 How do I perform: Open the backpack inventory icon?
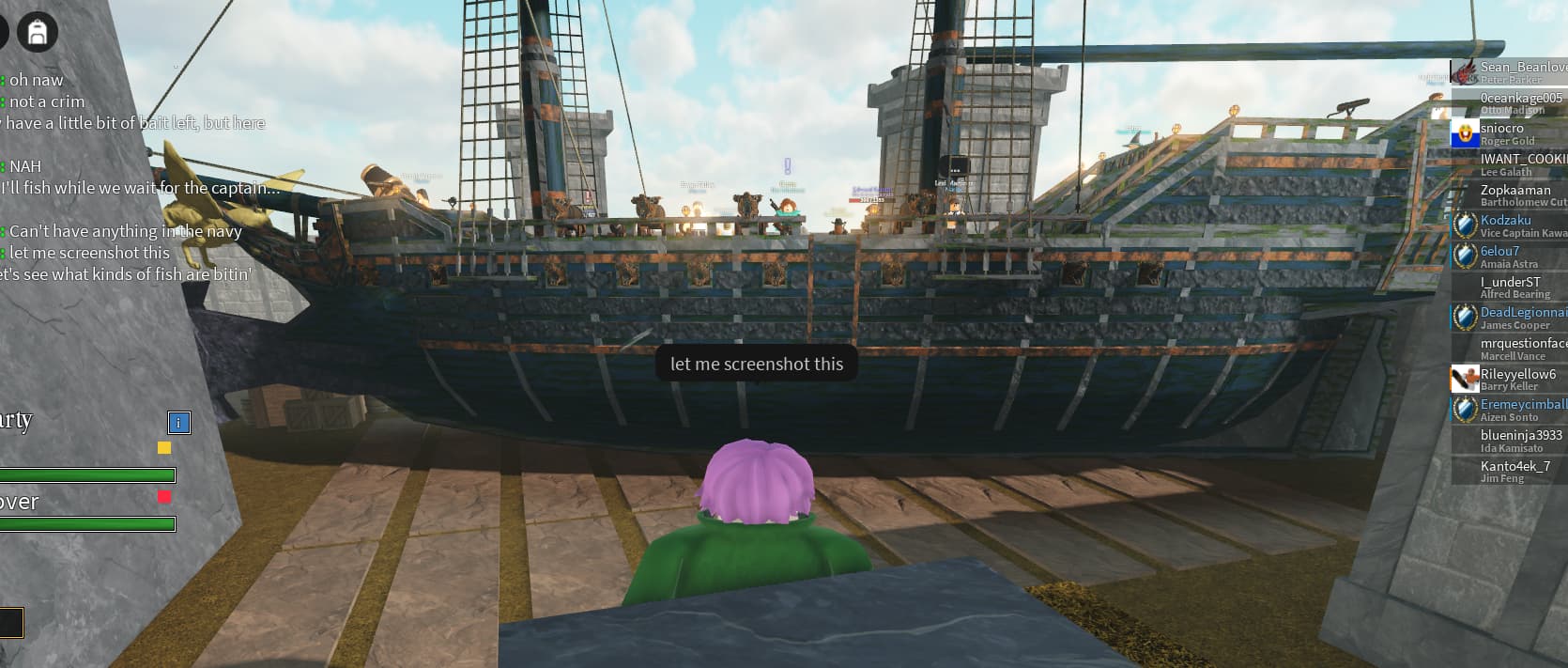pos(38,33)
